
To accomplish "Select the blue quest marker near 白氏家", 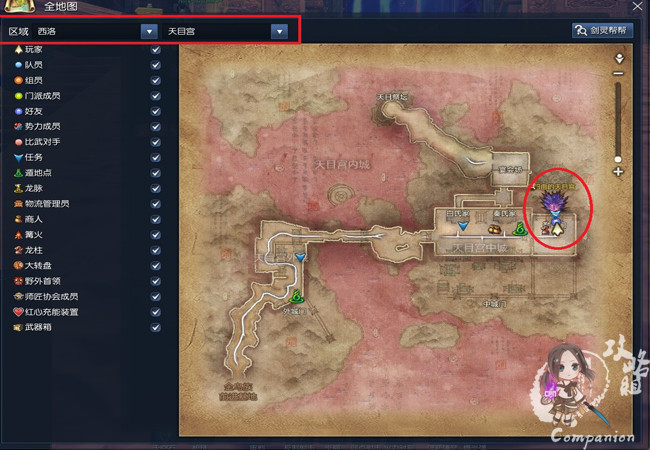I will (463, 228).
